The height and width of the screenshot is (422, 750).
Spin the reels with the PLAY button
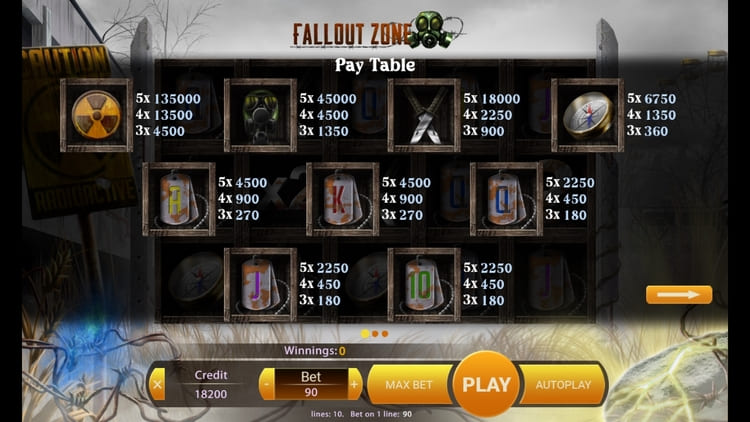click(x=487, y=384)
